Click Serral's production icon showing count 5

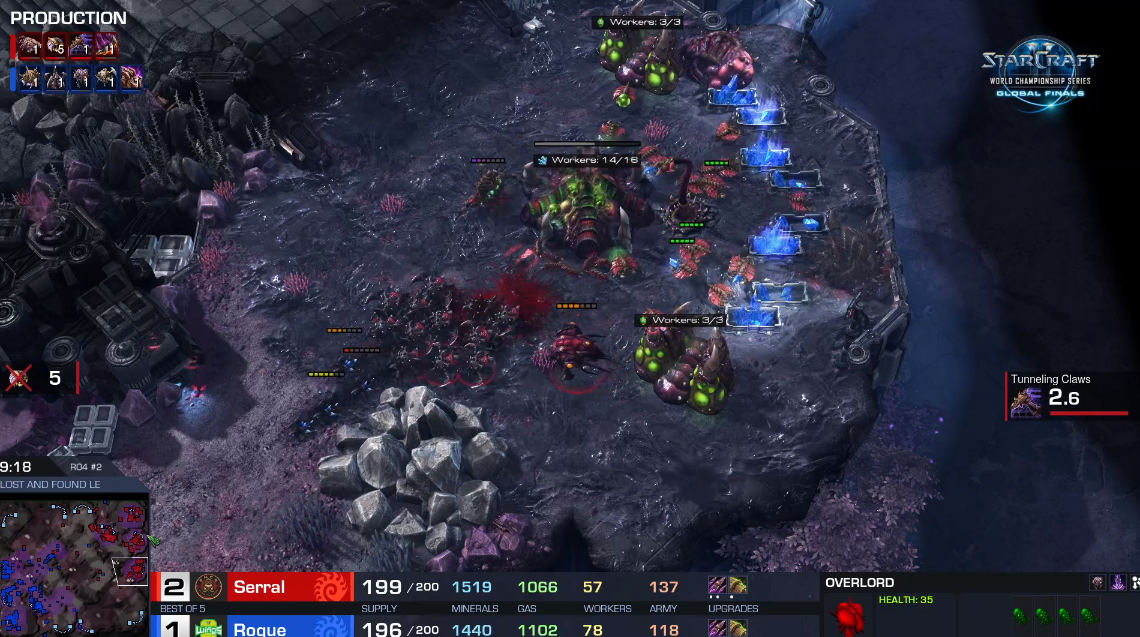pos(56,47)
